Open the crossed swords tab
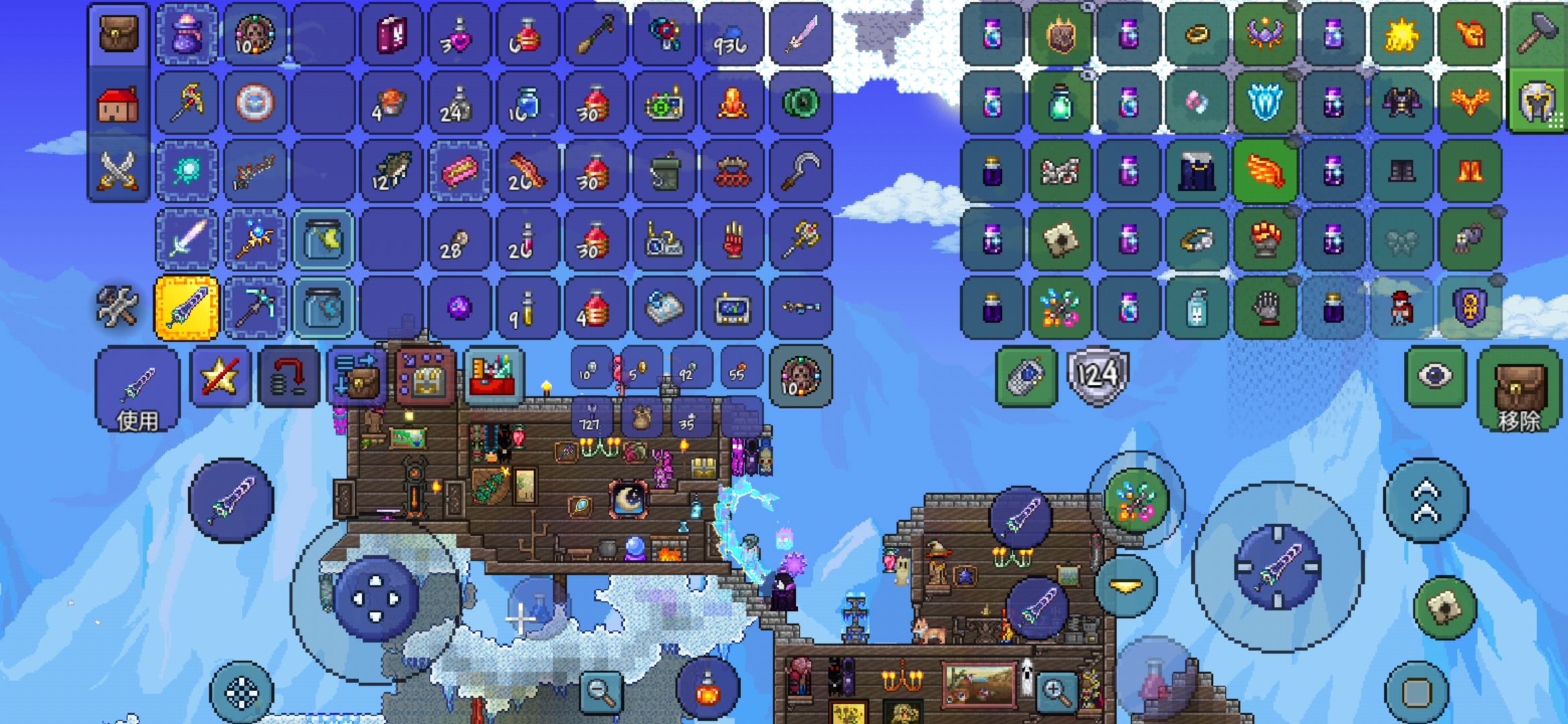Image resolution: width=1568 pixels, height=724 pixels. (x=119, y=170)
